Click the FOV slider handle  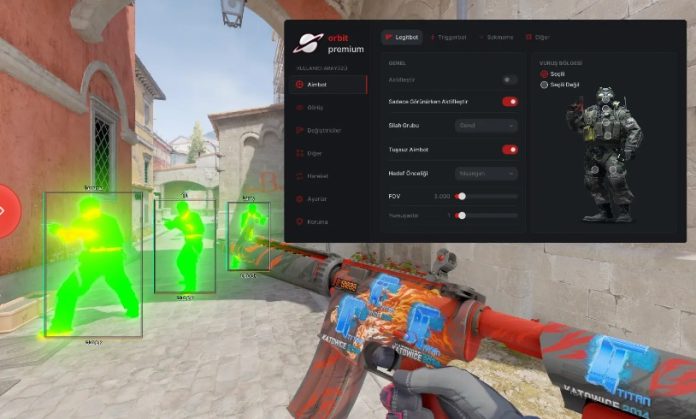point(461,196)
